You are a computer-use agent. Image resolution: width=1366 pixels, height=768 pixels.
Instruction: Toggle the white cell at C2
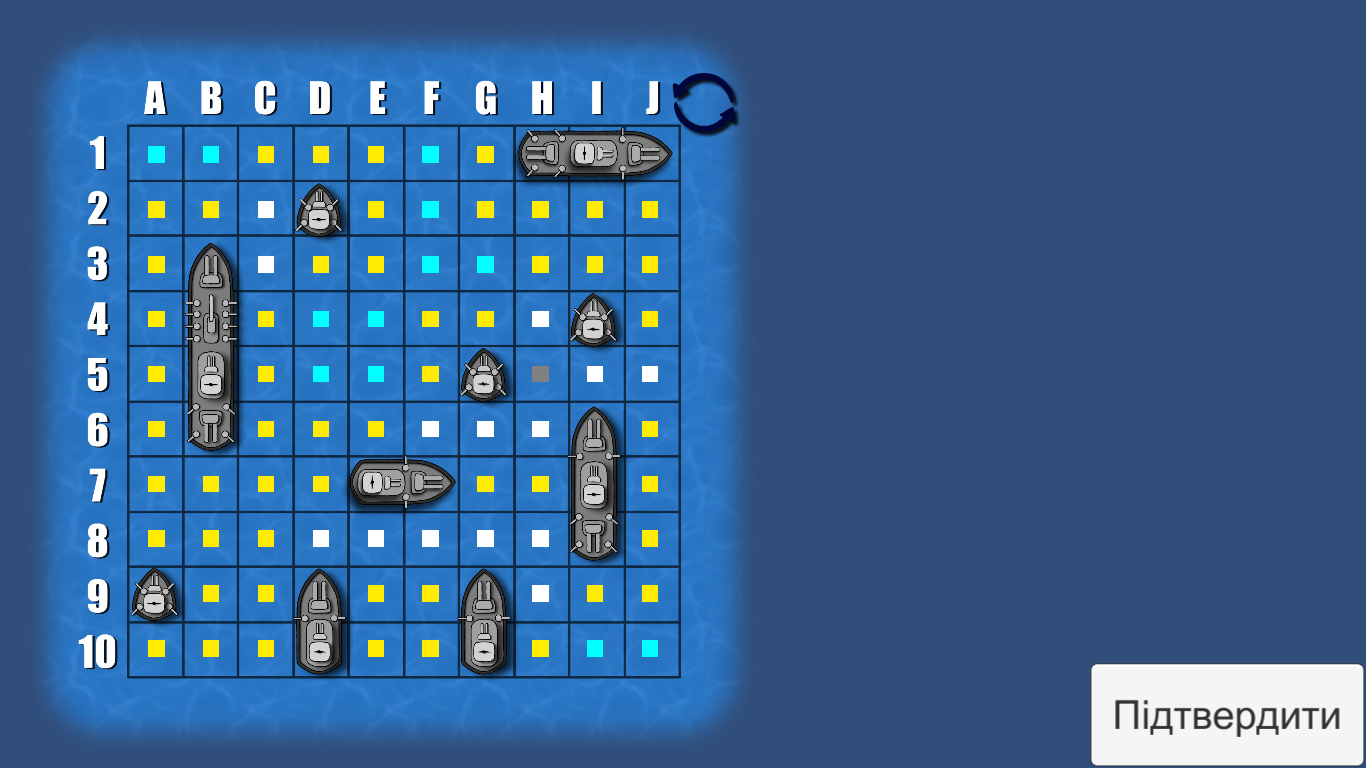coord(266,209)
